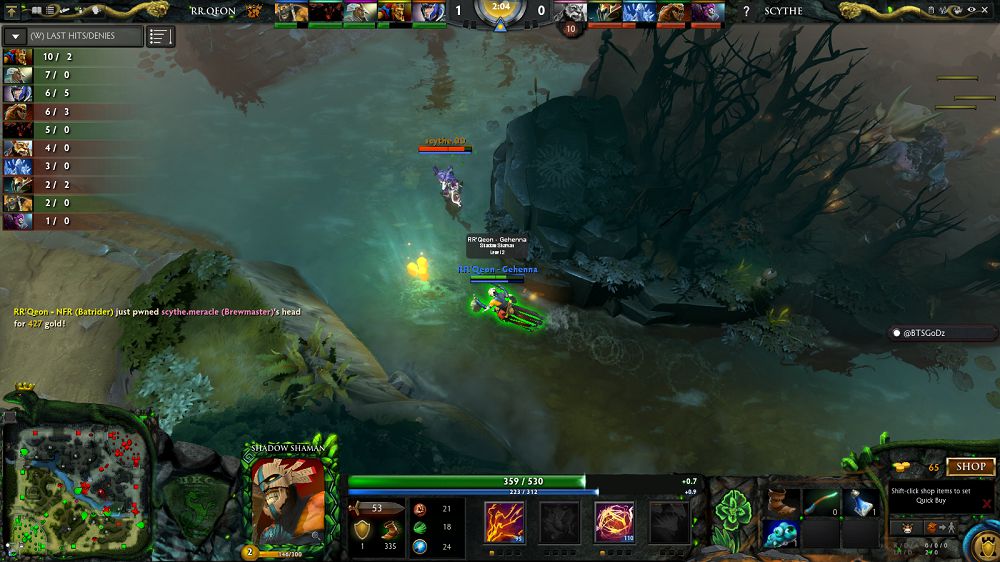Toggle the stats list sort button
The height and width of the screenshot is (562, 1000).
tap(160, 36)
